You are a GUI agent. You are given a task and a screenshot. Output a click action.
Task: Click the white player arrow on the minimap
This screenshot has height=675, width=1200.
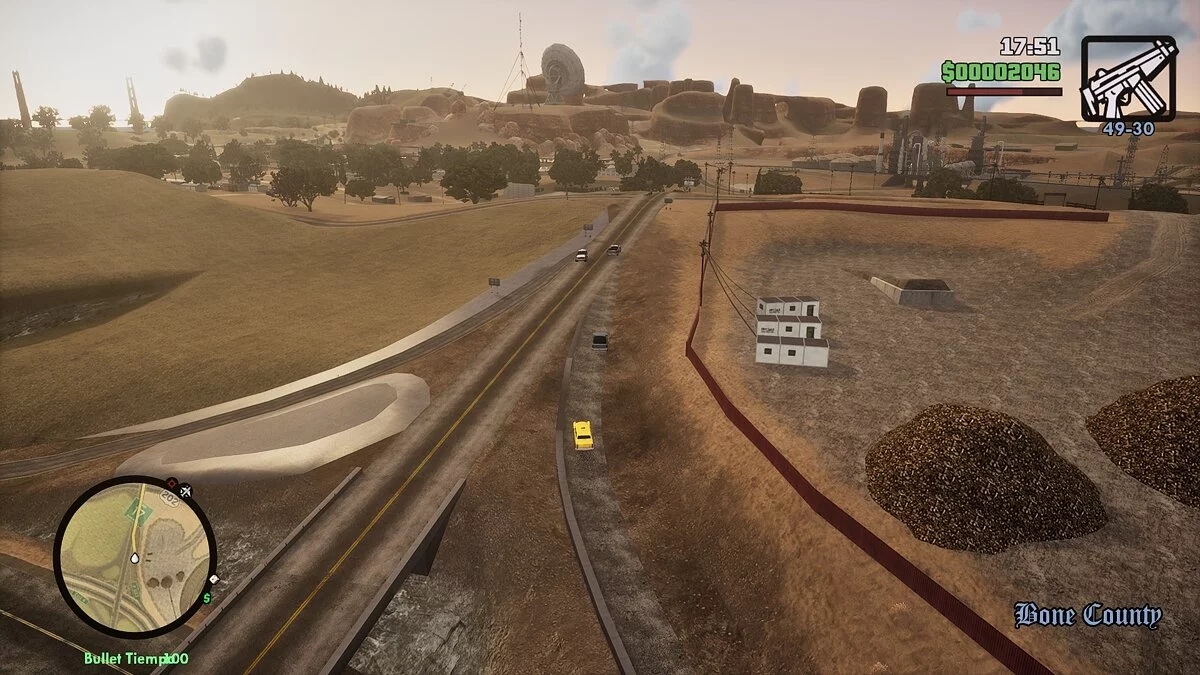point(134,557)
